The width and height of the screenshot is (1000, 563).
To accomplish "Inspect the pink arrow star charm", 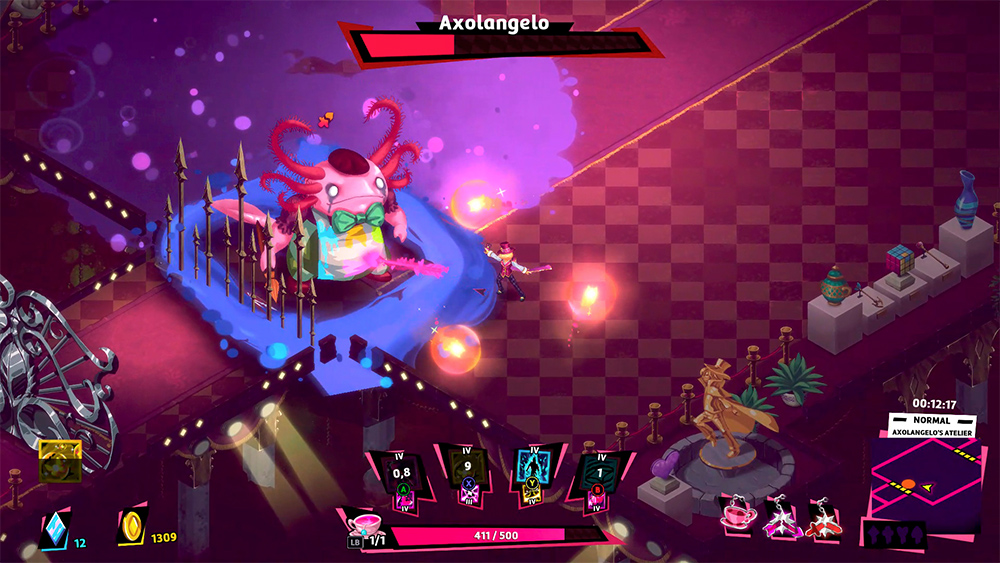I will 781,516.
